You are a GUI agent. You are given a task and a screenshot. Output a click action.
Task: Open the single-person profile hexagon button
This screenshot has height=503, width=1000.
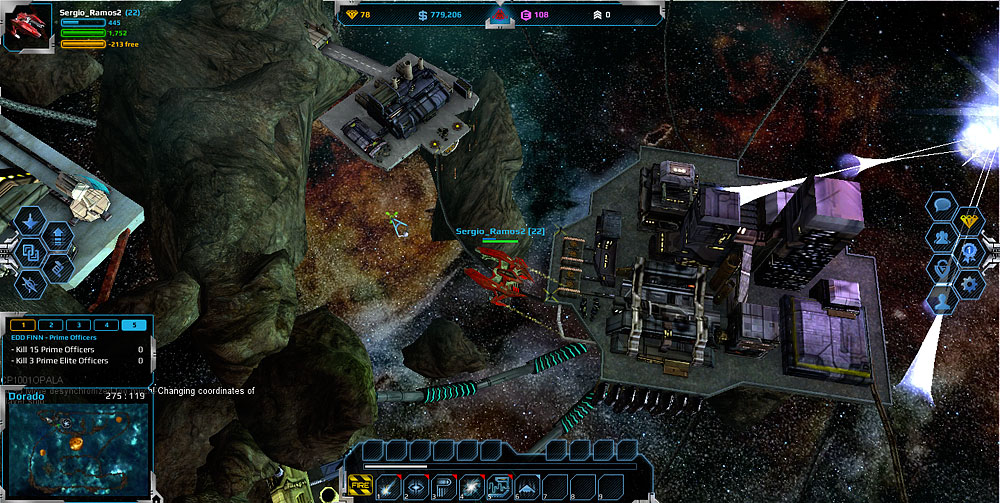click(942, 300)
